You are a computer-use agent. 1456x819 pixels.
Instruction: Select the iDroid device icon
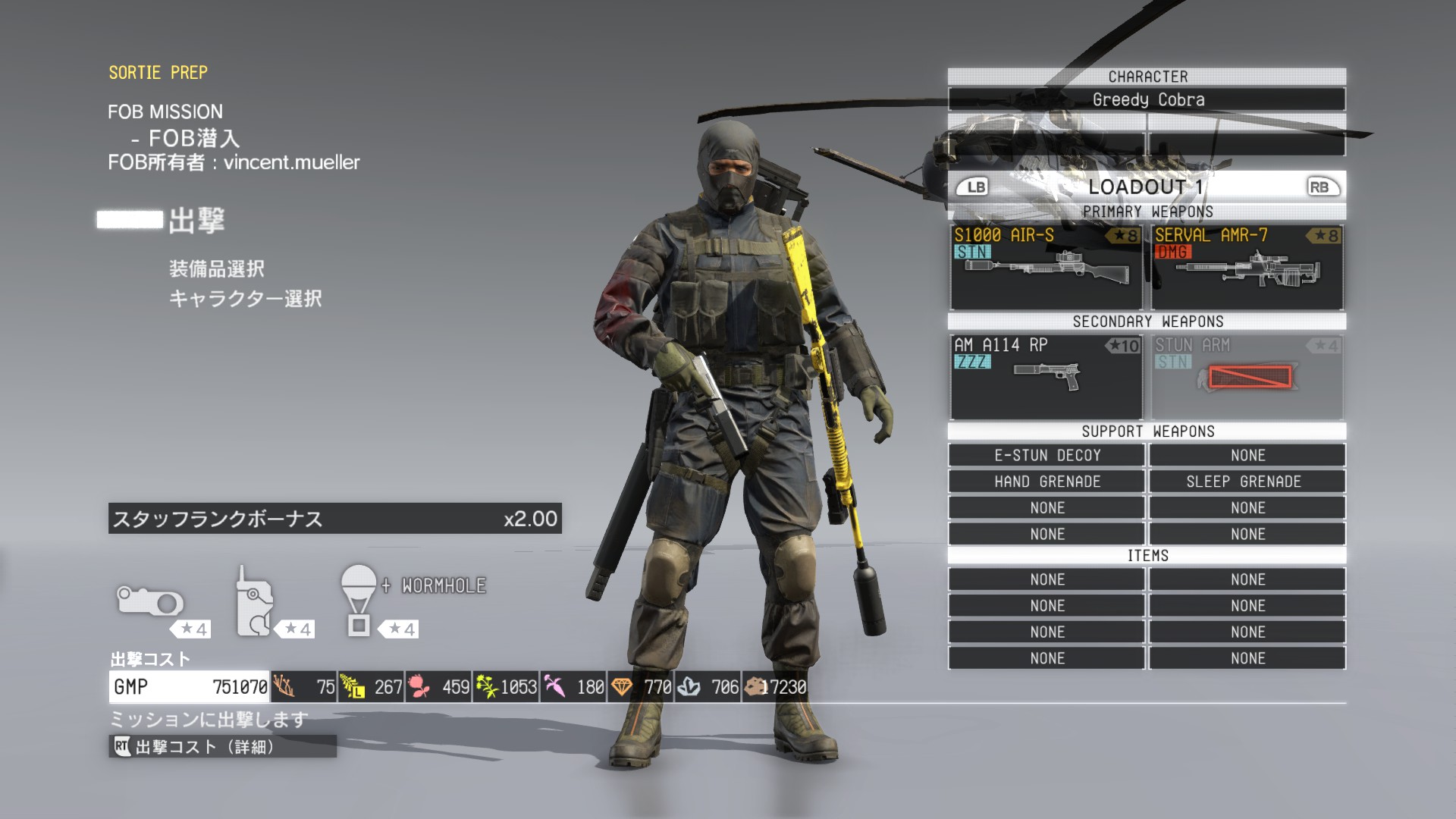pos(255,602)
